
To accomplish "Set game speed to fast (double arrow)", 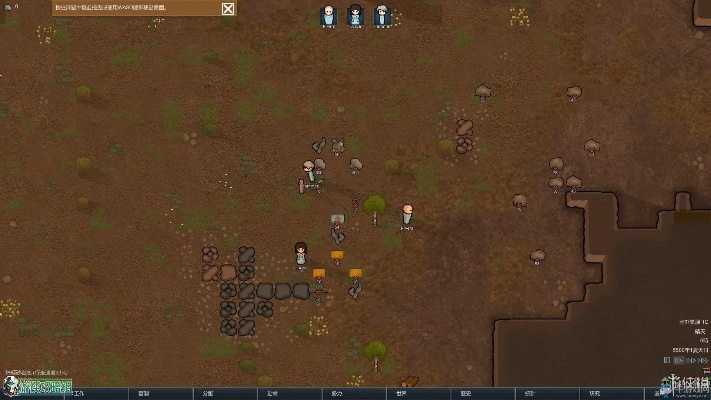I will click(x=689, y=360).
